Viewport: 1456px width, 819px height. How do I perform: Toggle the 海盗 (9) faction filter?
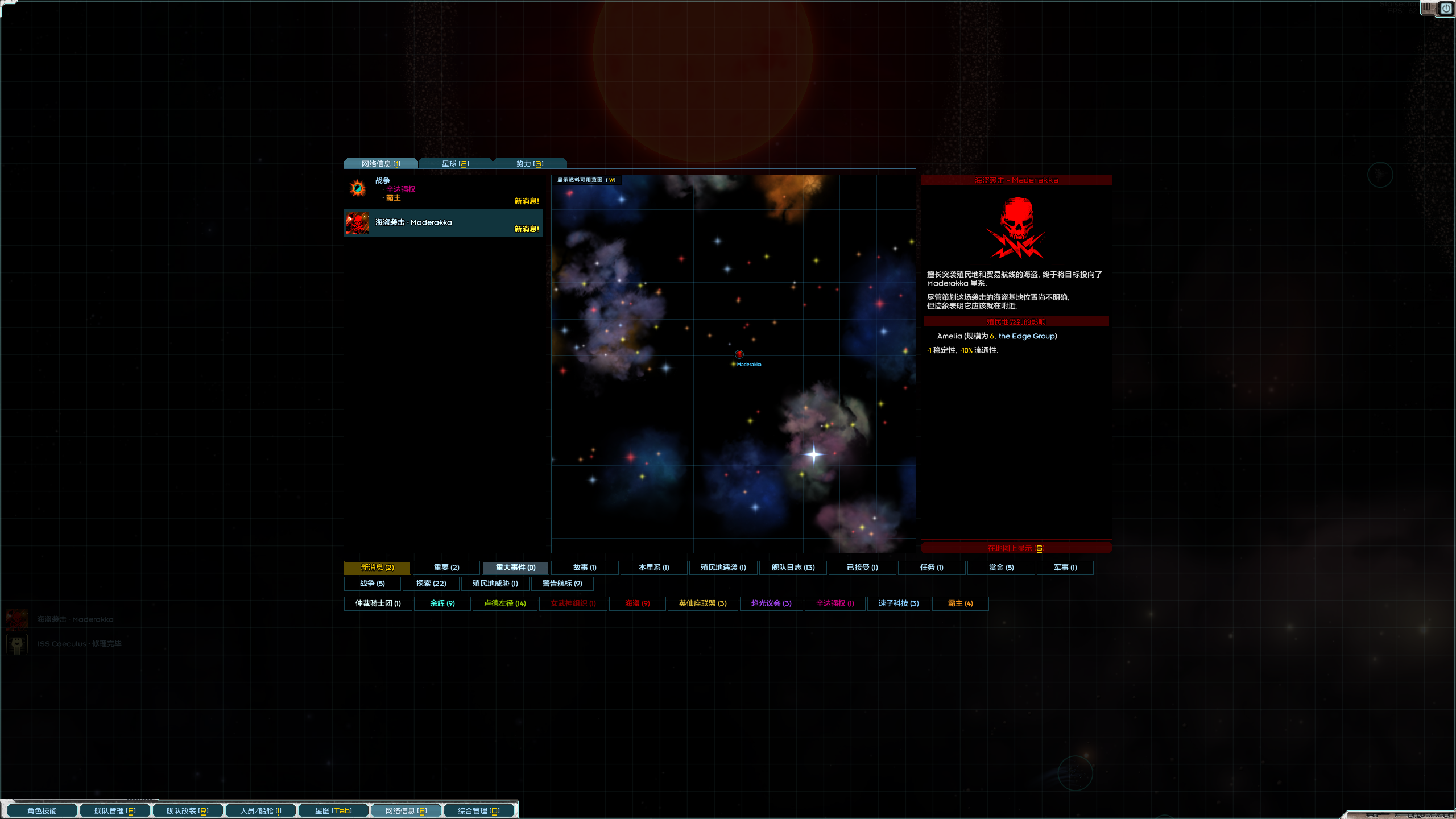click(637, 603)
